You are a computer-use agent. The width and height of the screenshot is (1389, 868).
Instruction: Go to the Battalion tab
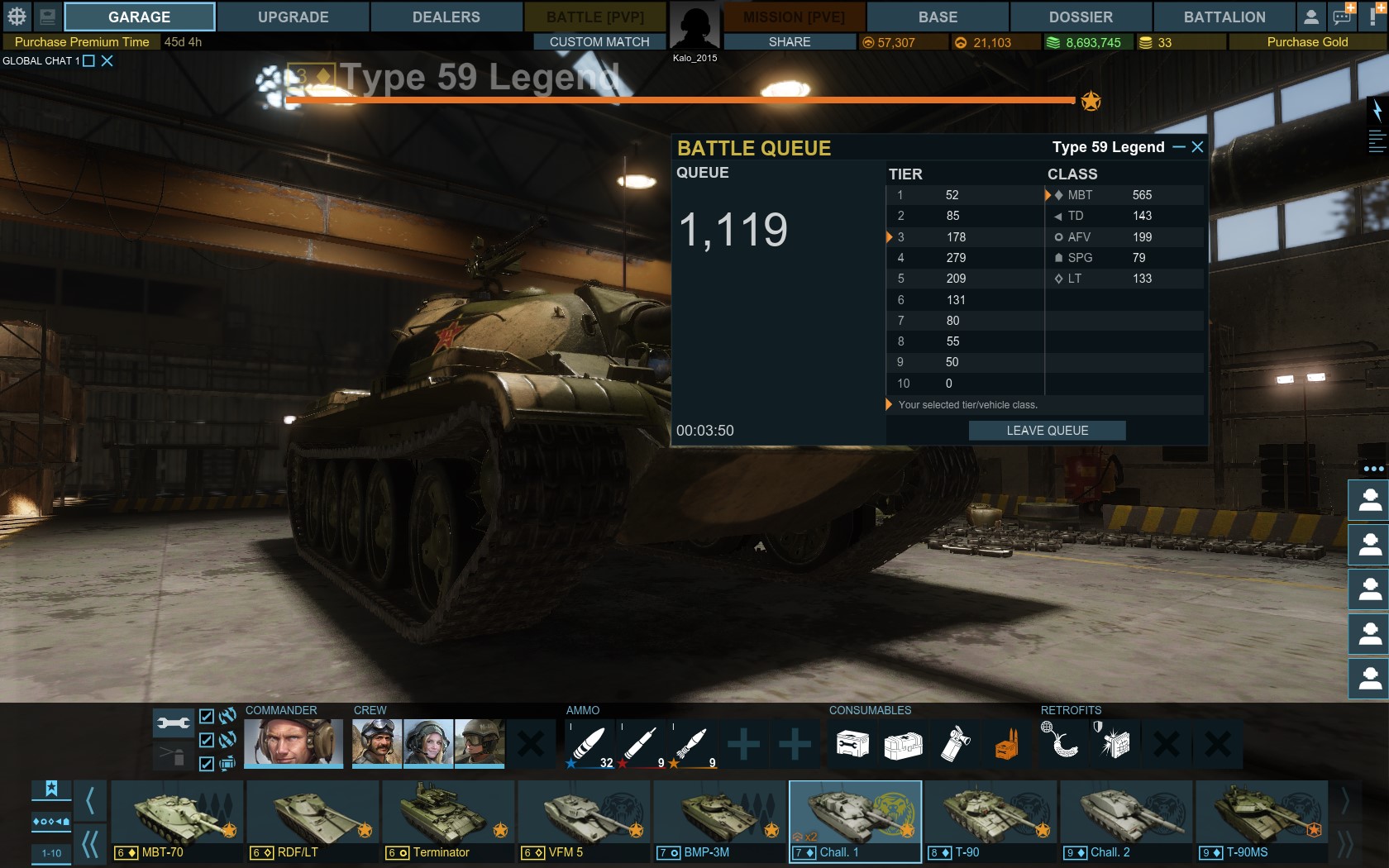click(1224, 17)
